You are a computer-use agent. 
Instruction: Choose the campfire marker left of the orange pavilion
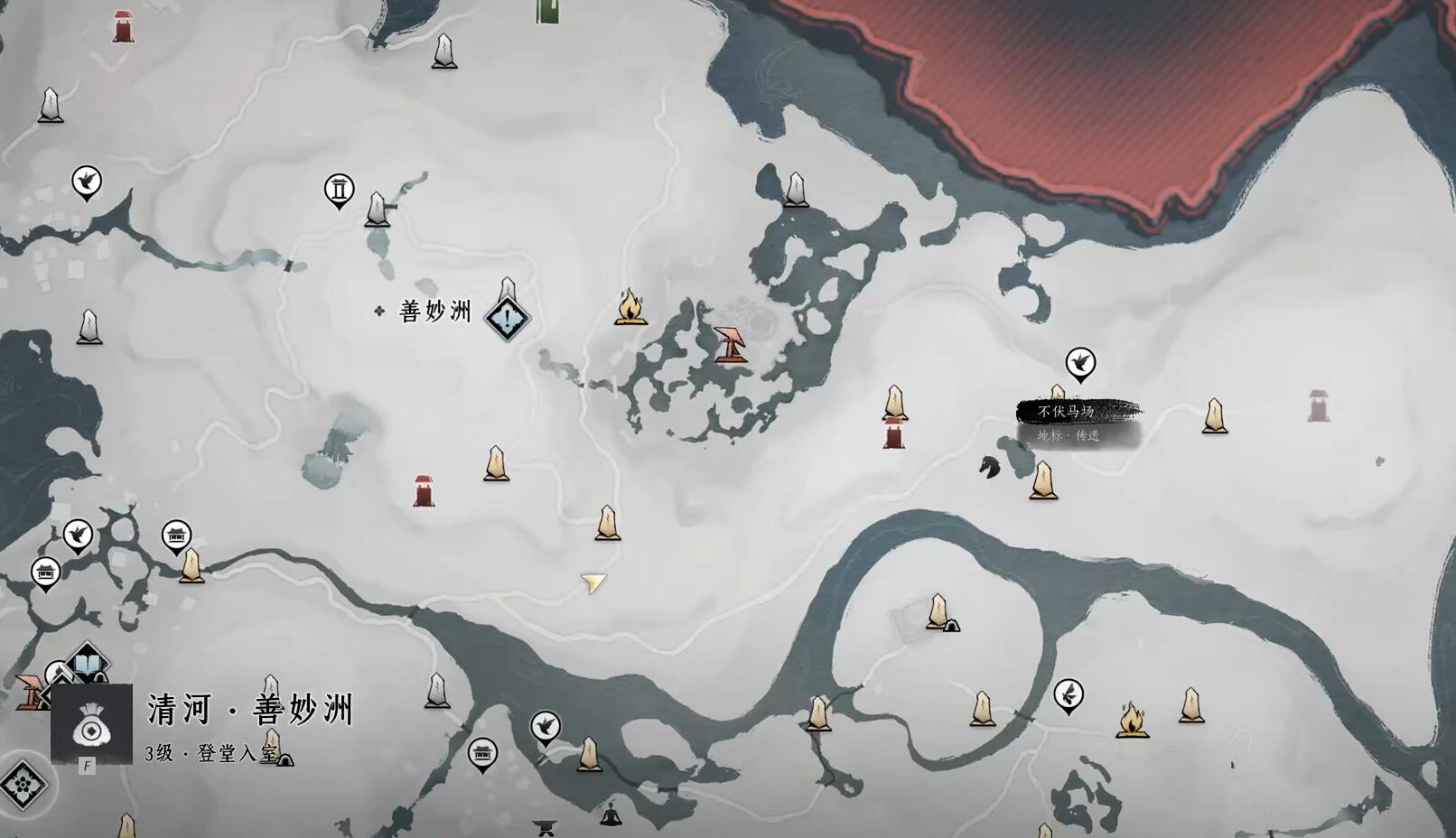(x=630, y=307)
